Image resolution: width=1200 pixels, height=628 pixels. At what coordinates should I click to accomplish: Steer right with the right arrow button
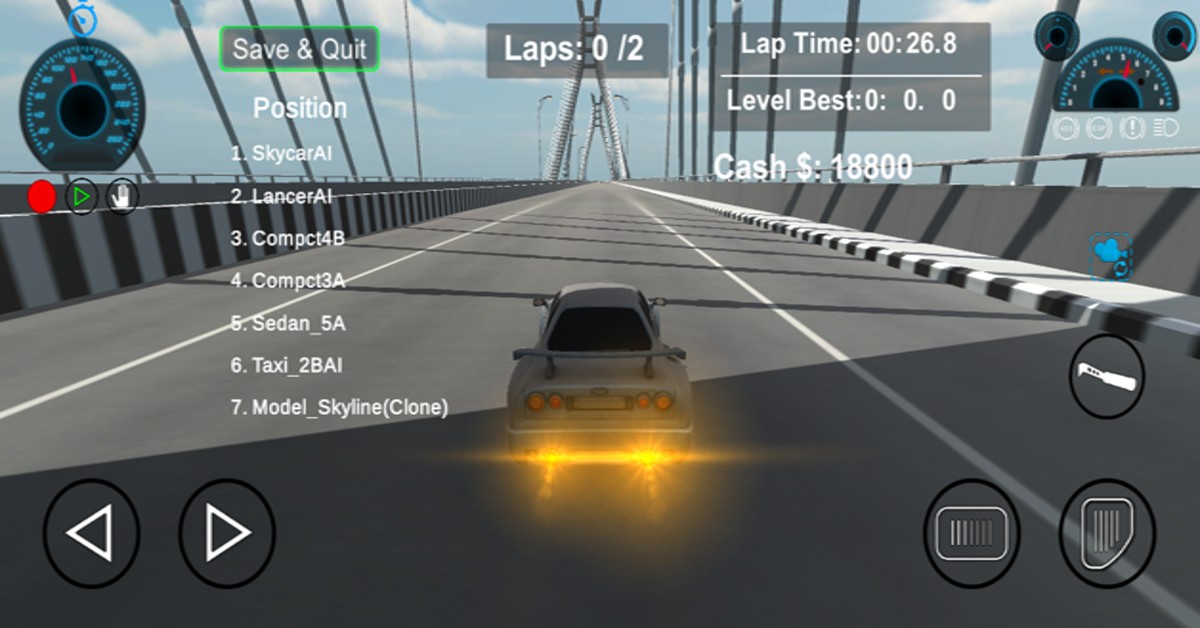pos(227,534)
